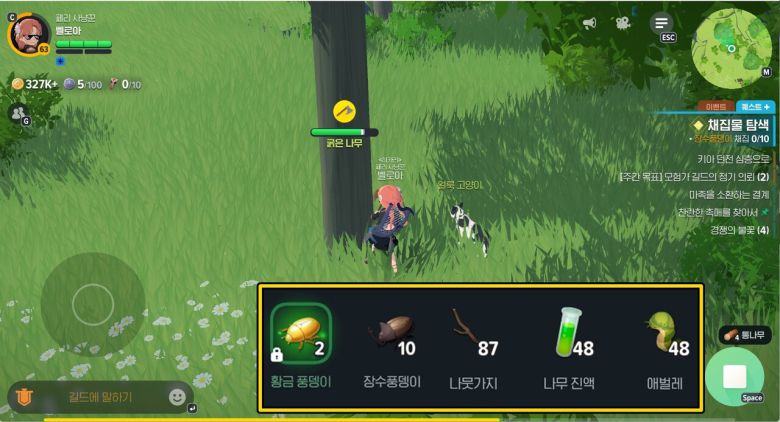The width and height of the screenshot is (780, 422).
Task: Open the main menu hamburger button
Action: pos(661,23)
